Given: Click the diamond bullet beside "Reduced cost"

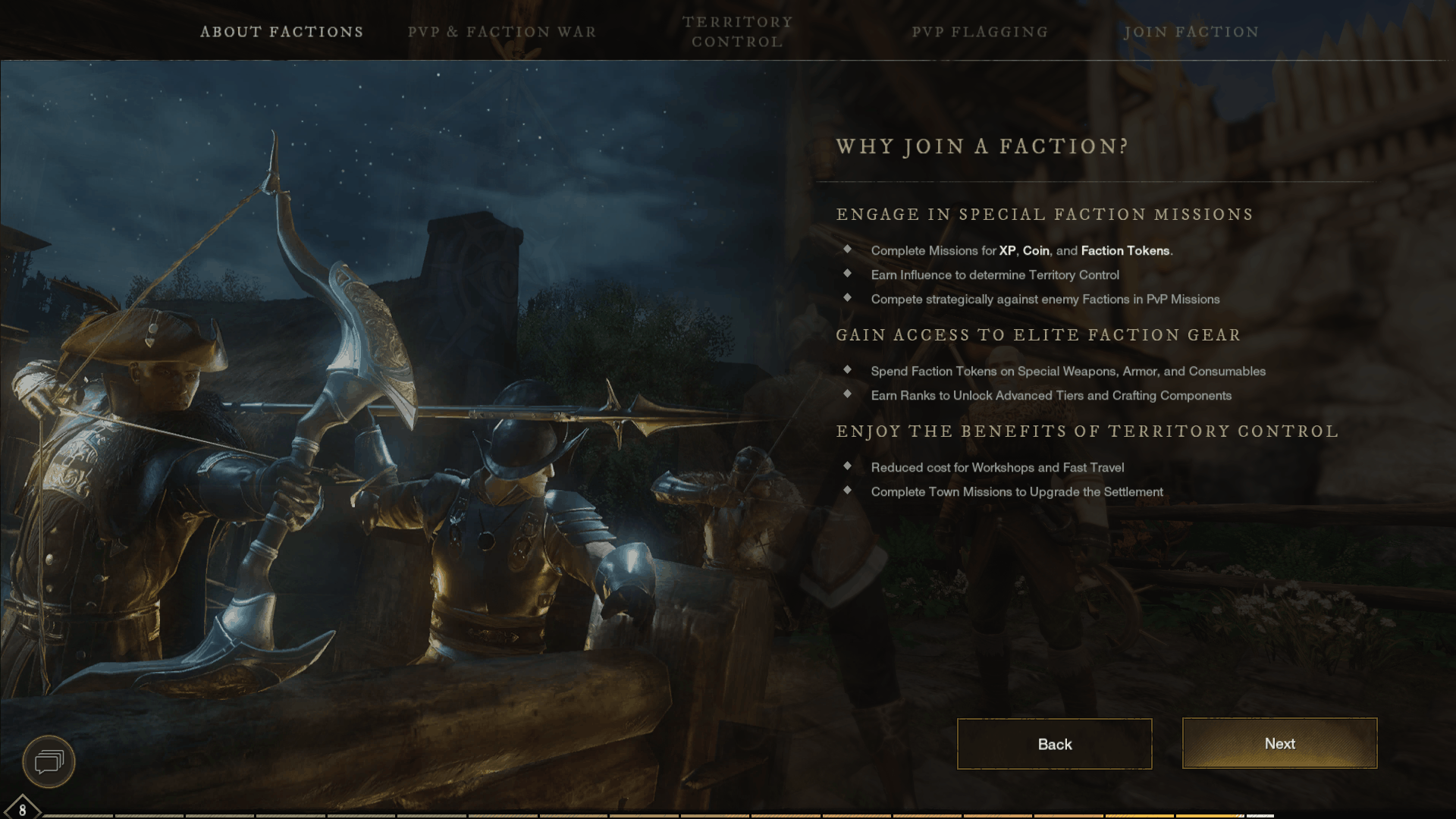Looking at the screenshot, I should [x=847, y=467].
